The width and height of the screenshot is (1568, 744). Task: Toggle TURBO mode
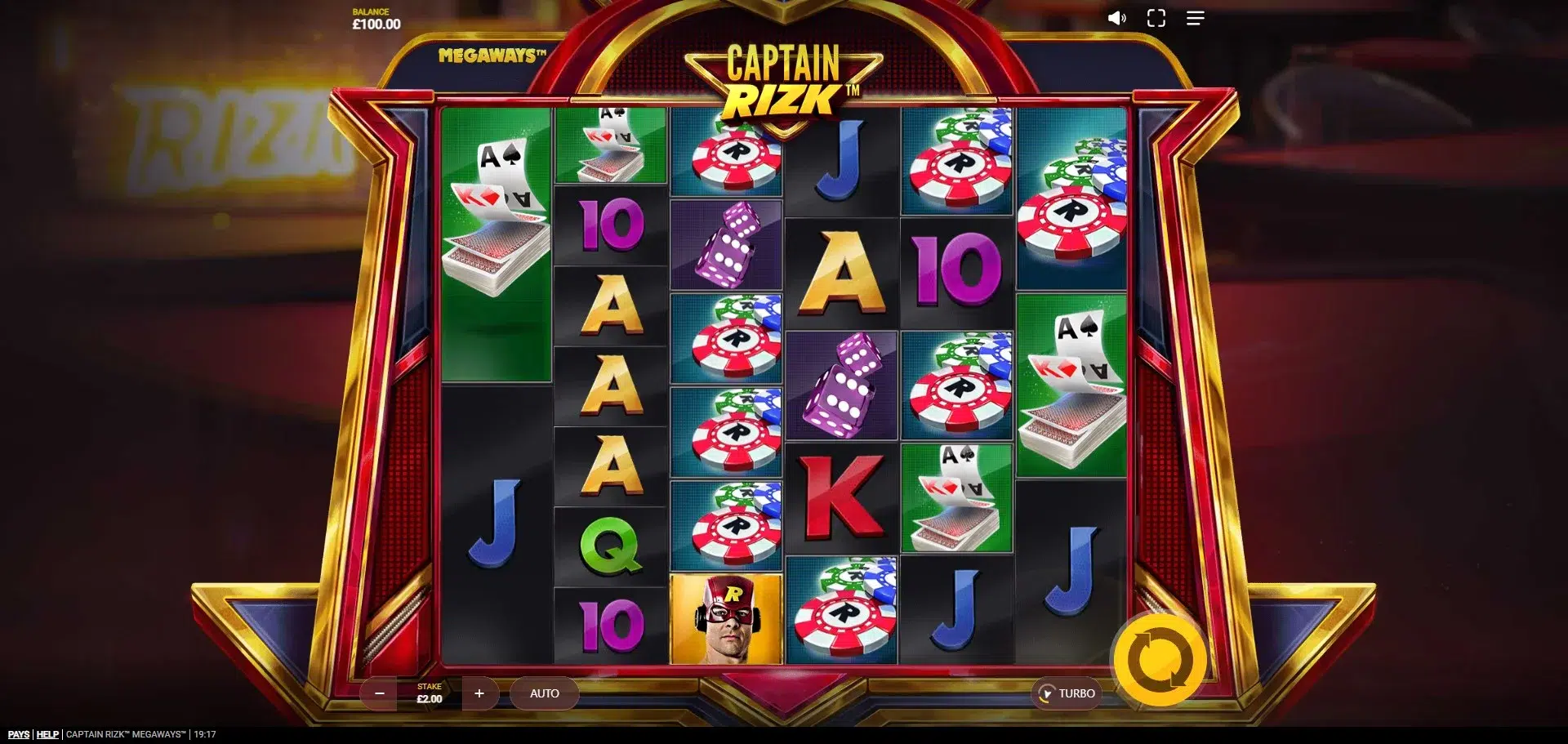point(1067,693)
